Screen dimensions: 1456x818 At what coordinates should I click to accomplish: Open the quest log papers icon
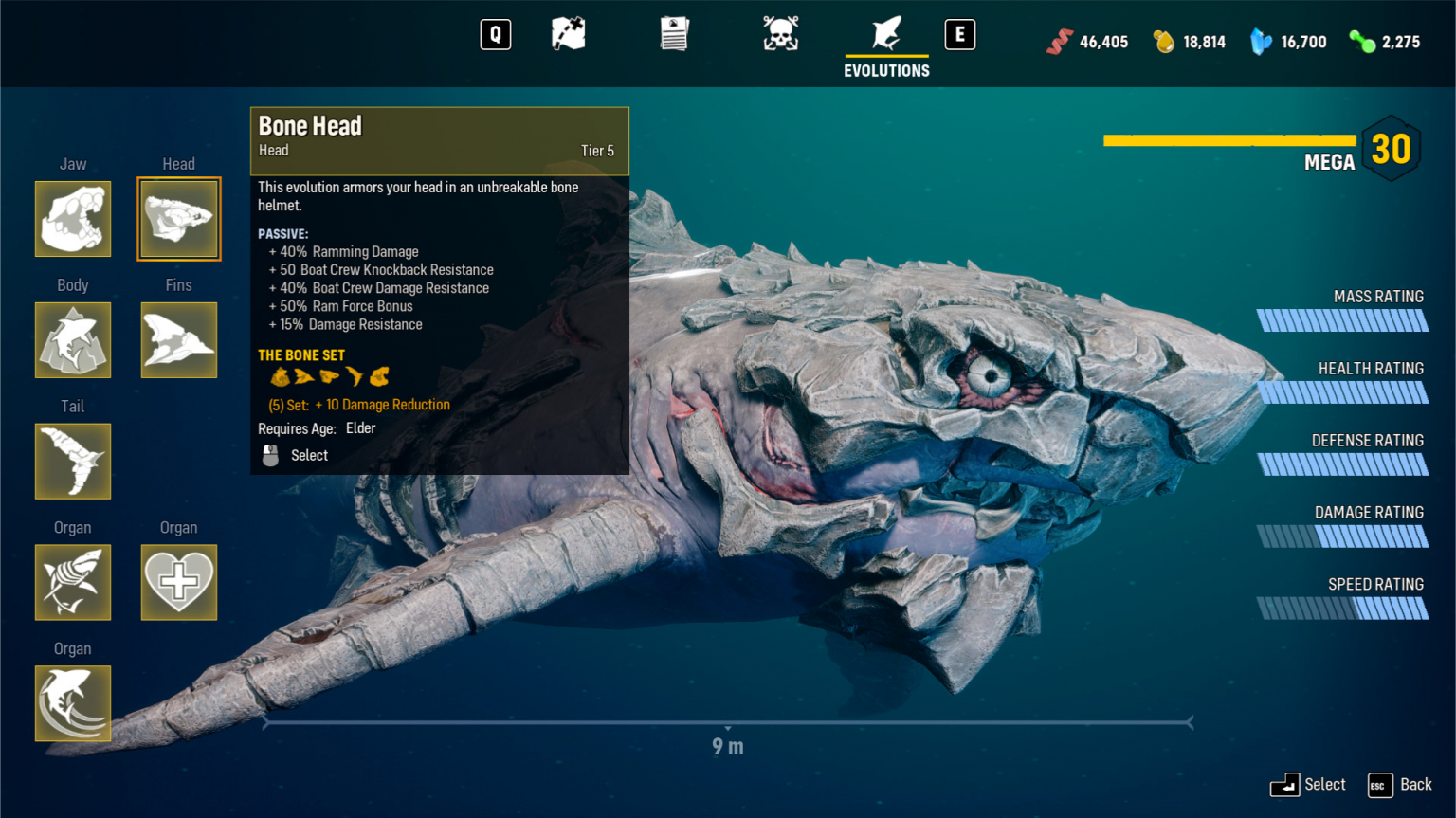pos(674,33)
